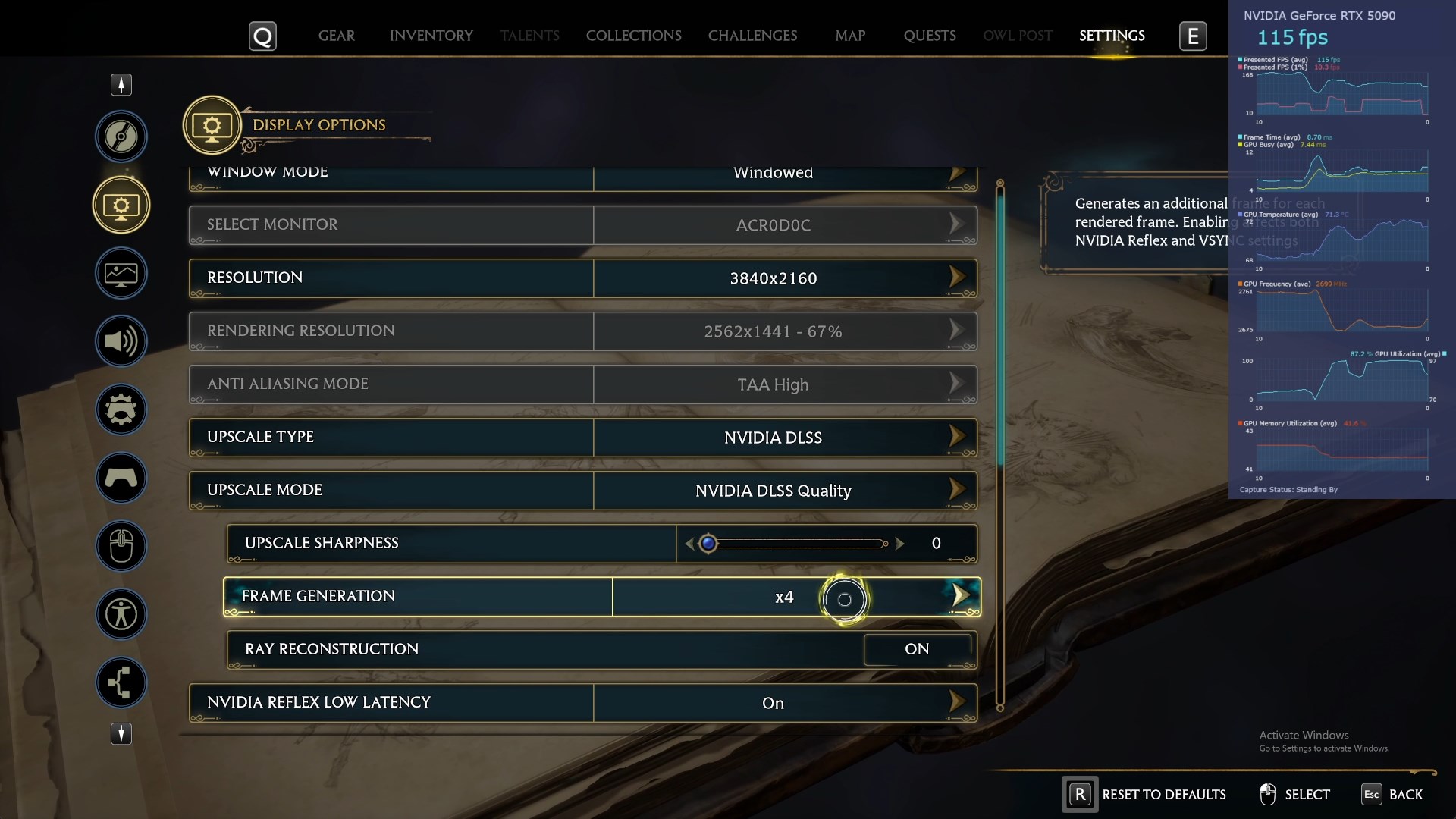Advance Frame Generation with its arrow

(960, 596)
